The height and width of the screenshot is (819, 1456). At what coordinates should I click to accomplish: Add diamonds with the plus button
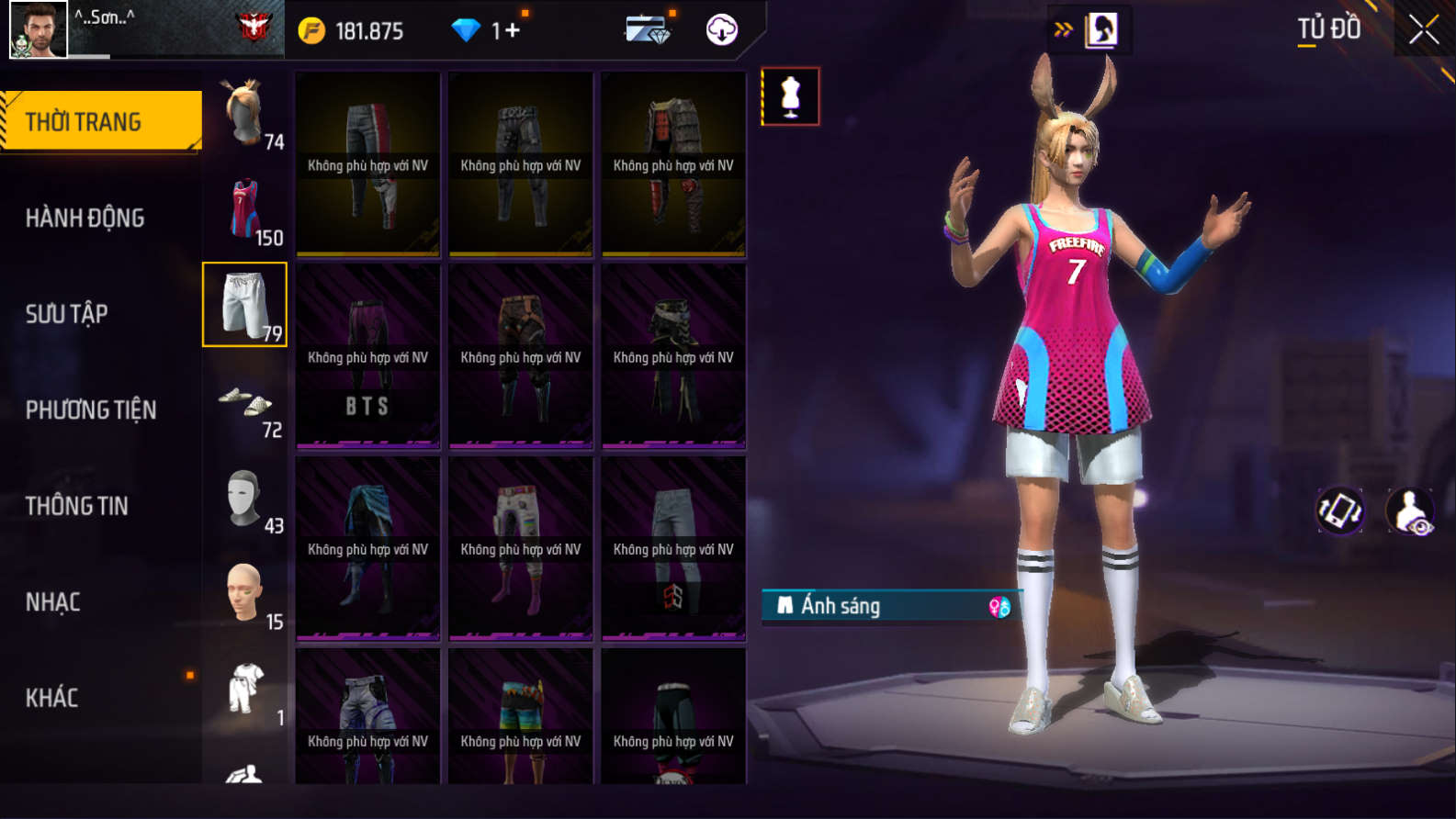click(x=512, y=31)
